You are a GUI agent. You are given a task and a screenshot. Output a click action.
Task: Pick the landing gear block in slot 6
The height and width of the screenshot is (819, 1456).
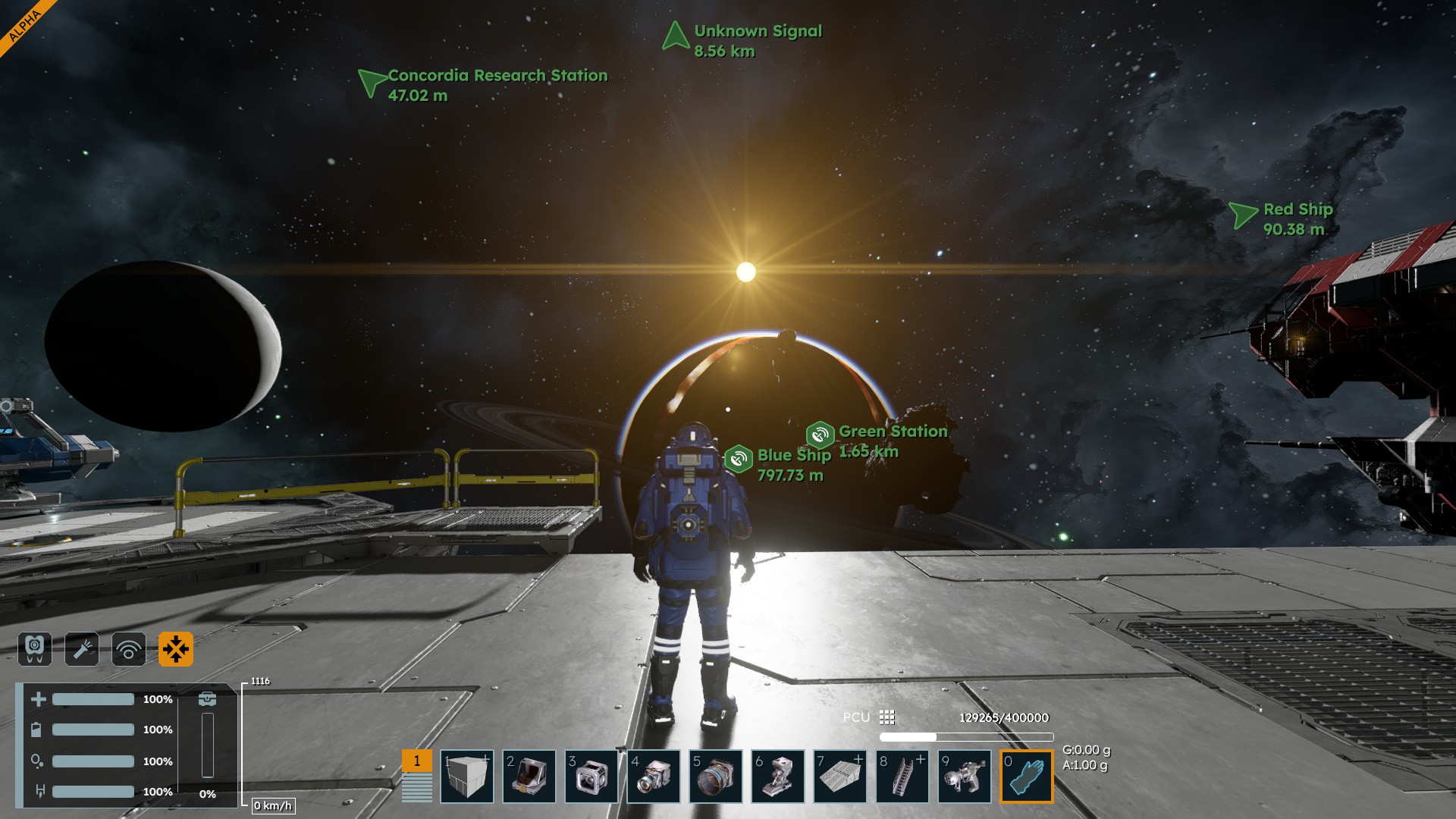[x=778, y=777]
